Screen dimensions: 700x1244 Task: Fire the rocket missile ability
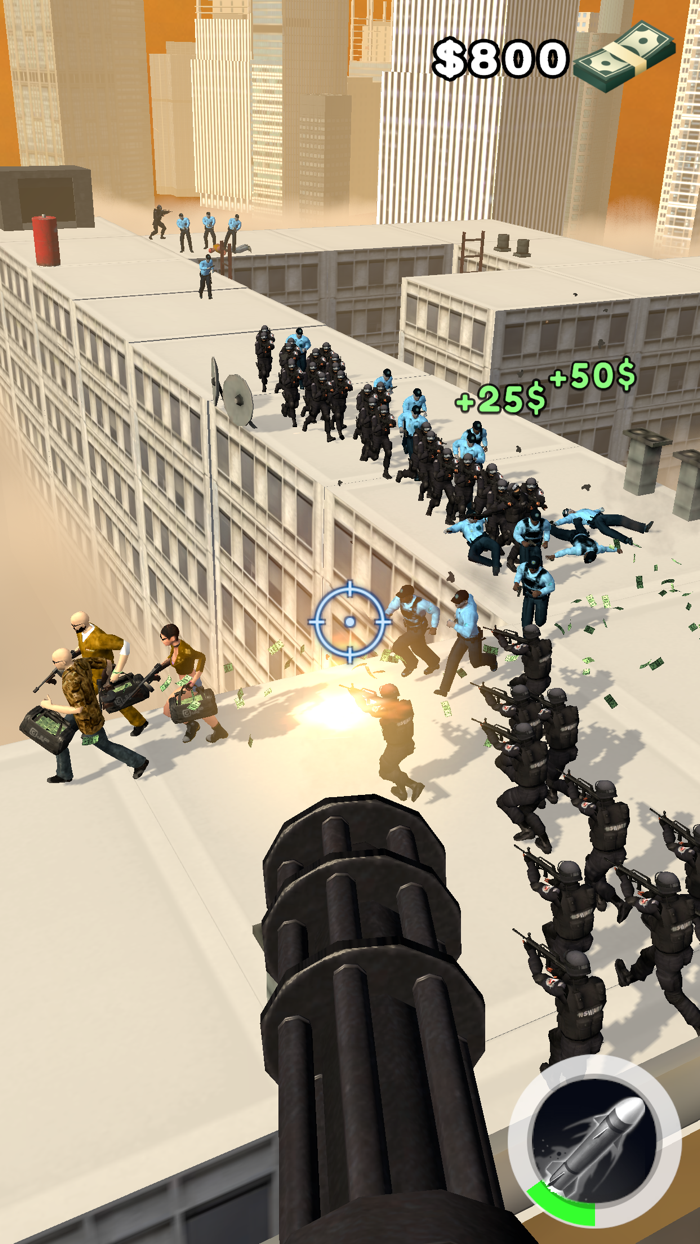[594, 1141]
